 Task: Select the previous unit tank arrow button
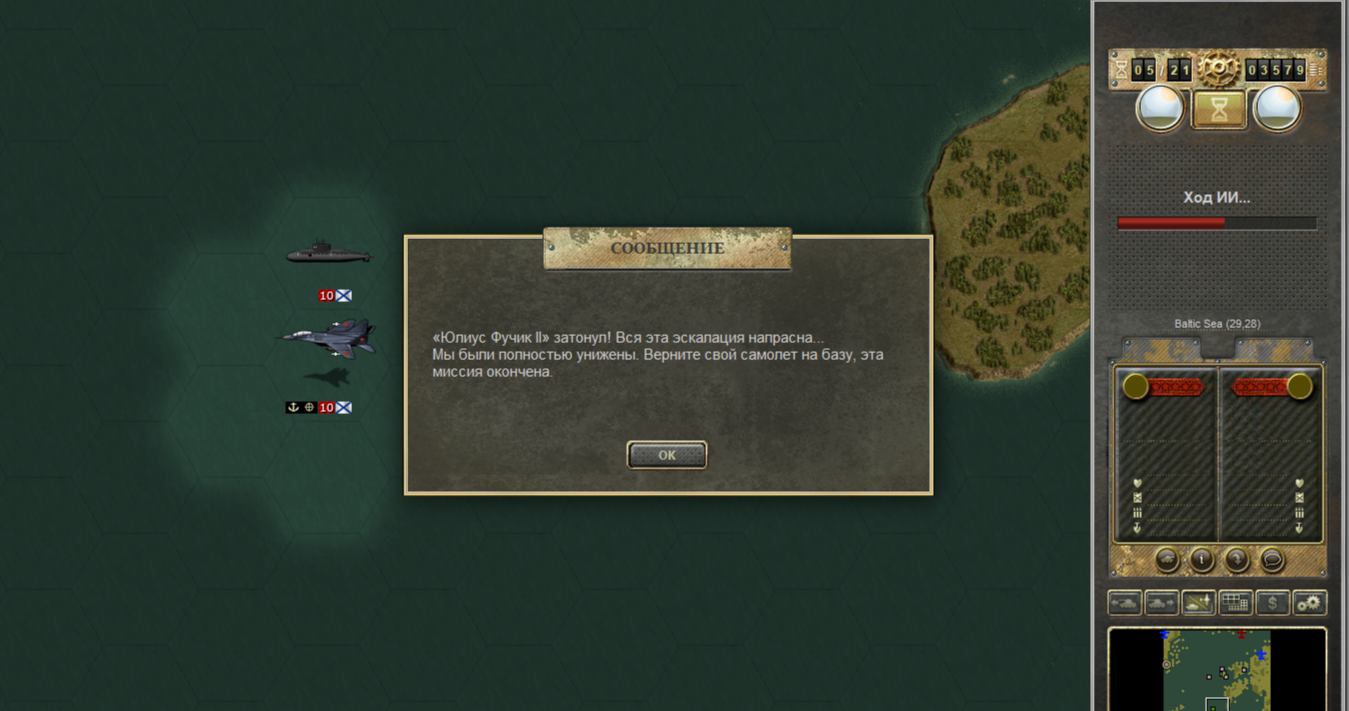1125,603
